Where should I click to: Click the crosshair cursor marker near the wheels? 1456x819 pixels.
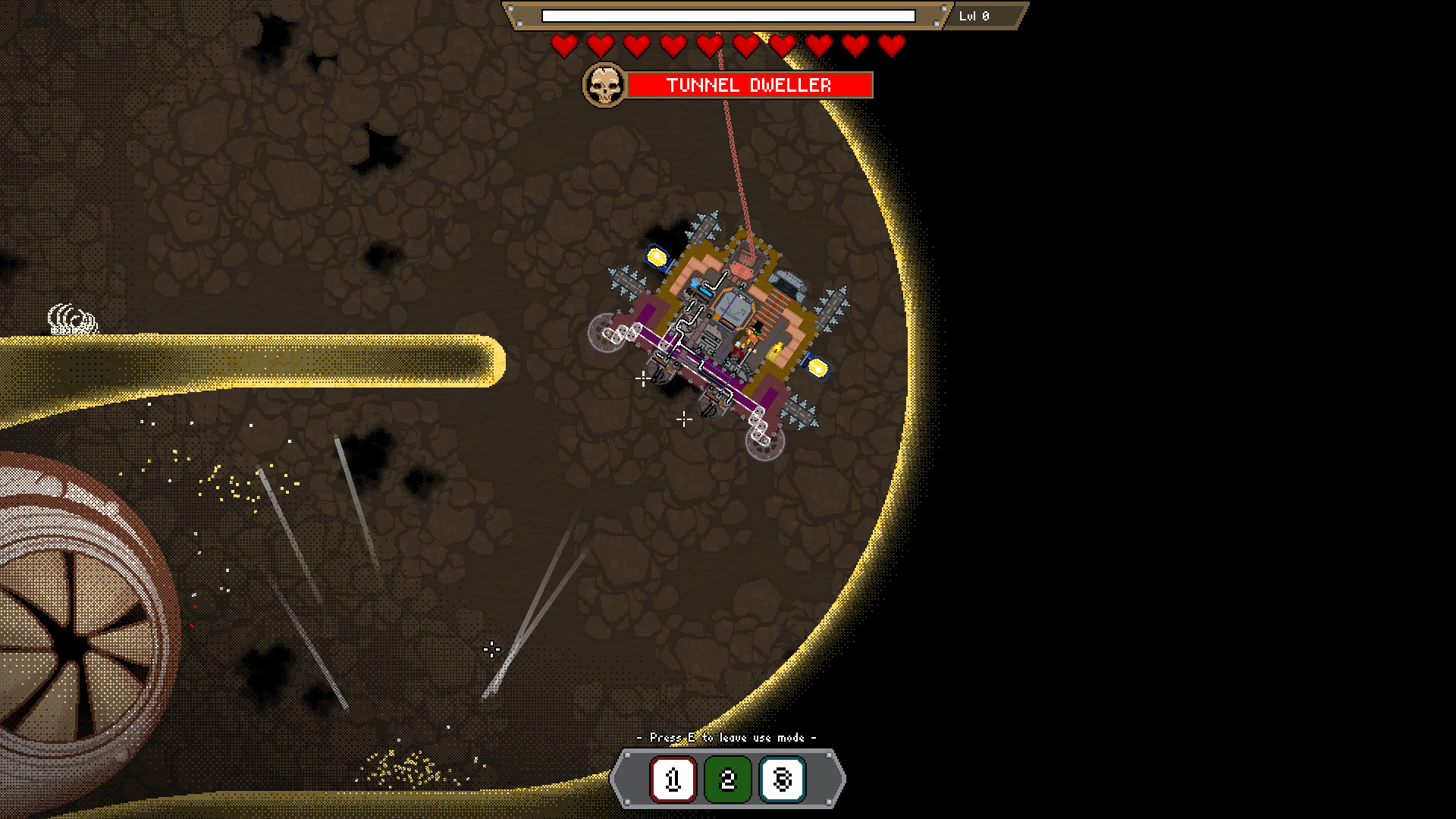(x=644, y=377)
